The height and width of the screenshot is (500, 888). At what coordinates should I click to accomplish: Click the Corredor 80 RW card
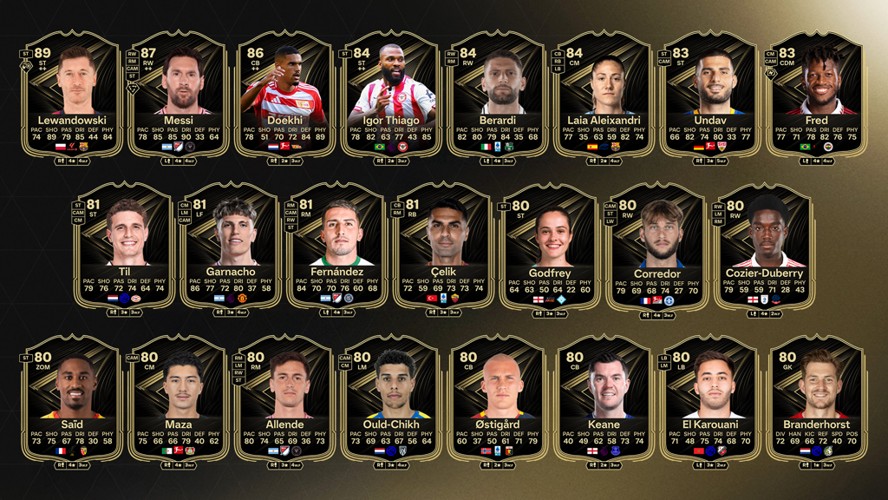click(x=657, y=247)
